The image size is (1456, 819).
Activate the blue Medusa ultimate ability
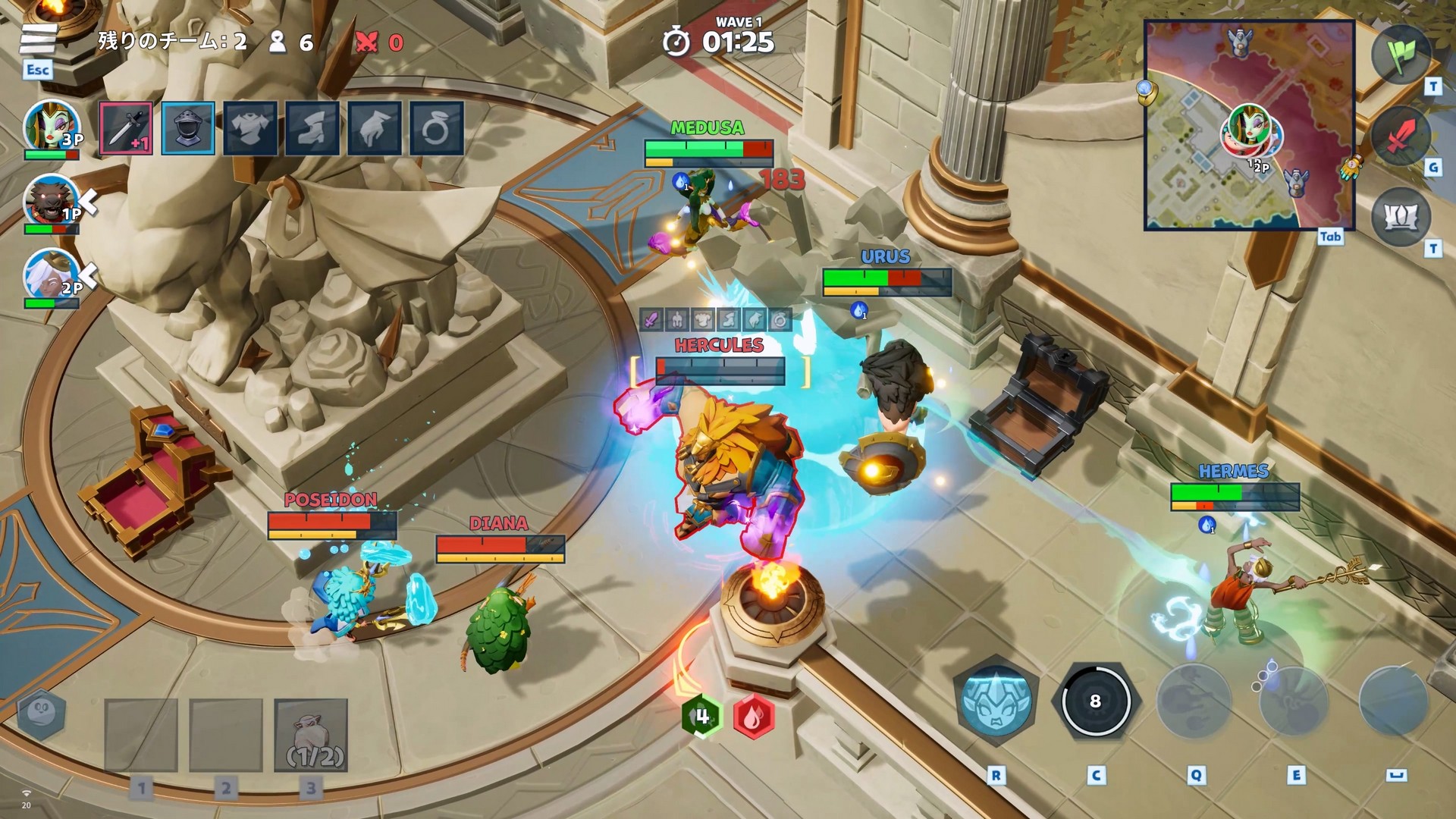(x=996, y=701)
